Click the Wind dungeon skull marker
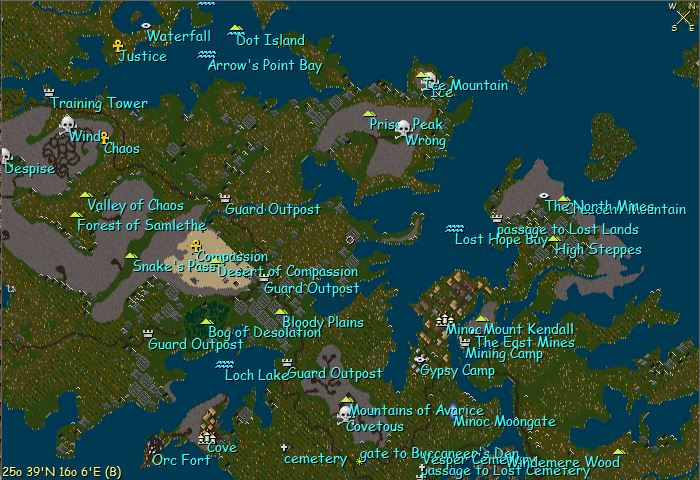The image size is (700, 480). tap(67, 124)
